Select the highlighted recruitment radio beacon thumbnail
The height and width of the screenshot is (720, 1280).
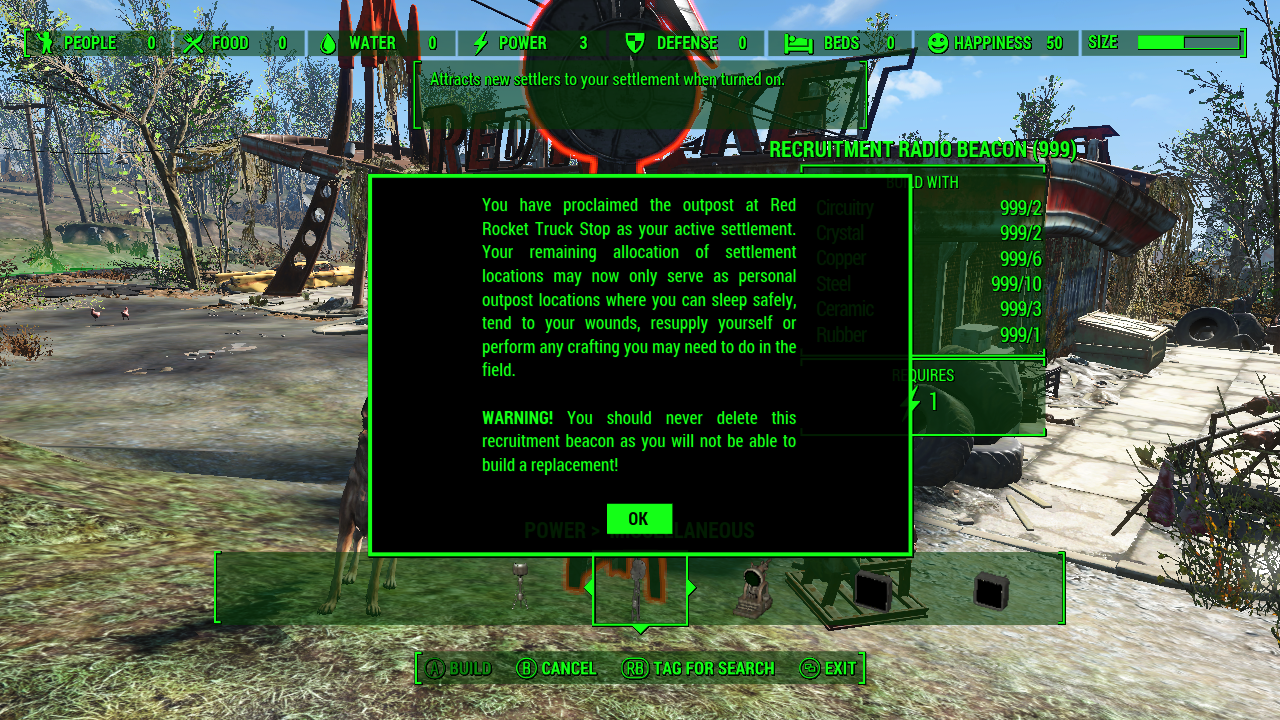tap(640, 590)
